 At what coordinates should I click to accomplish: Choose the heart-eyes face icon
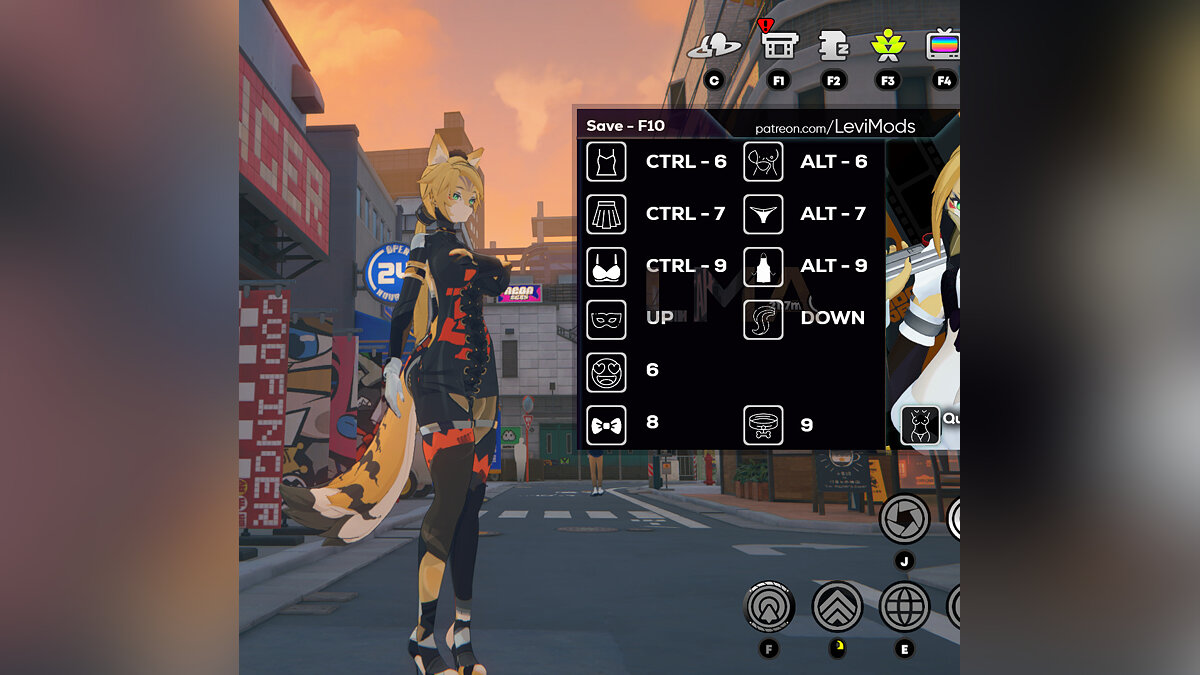[x=606, y=371]
